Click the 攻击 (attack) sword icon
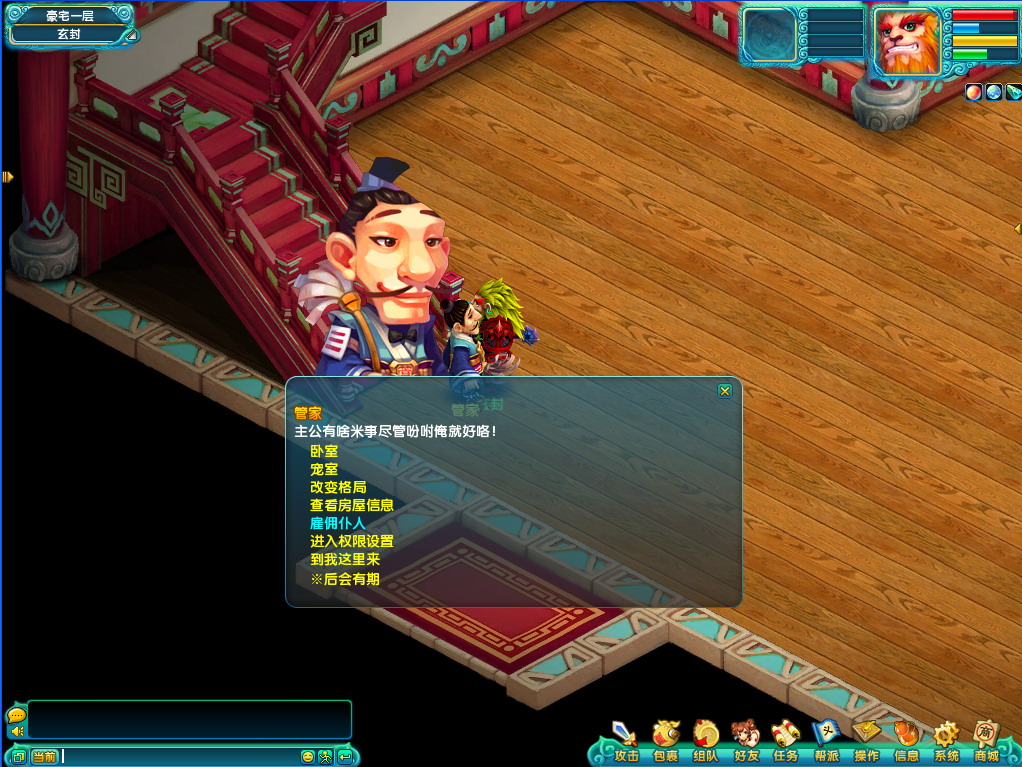This screenshot has width=1022, height=767. 625,739
